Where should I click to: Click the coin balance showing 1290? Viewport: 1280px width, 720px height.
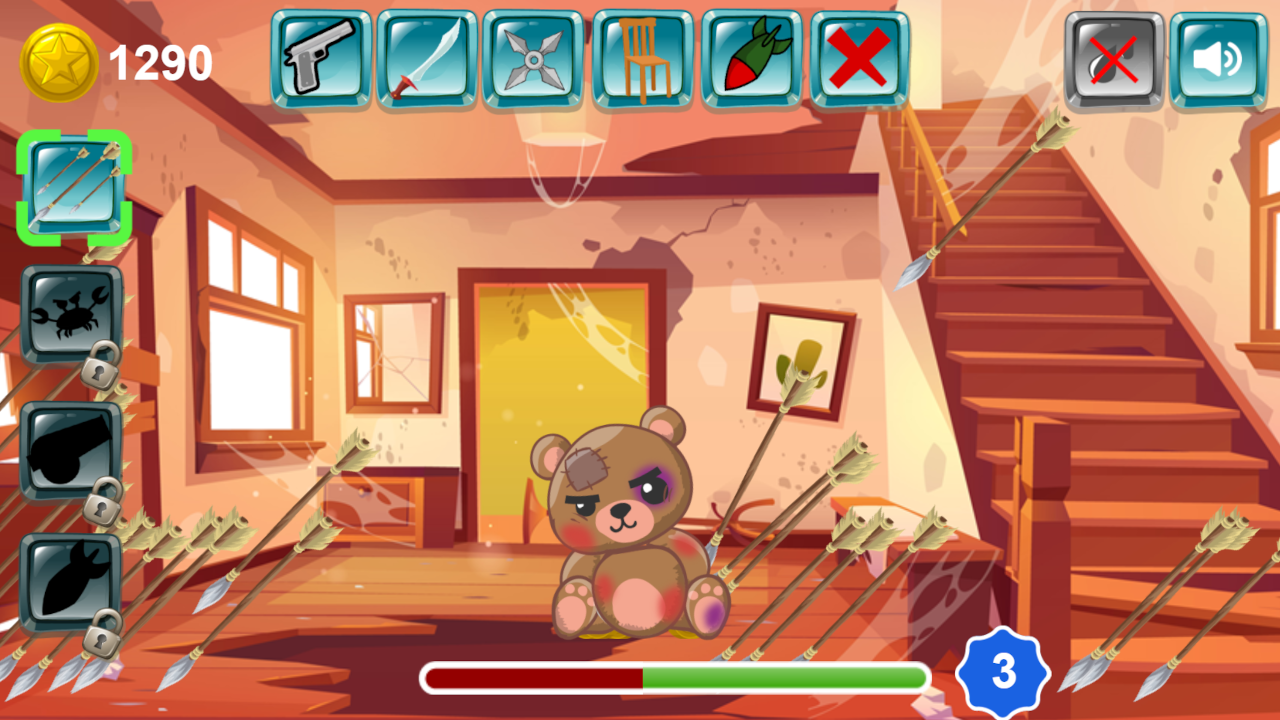[x=158, y=62]
